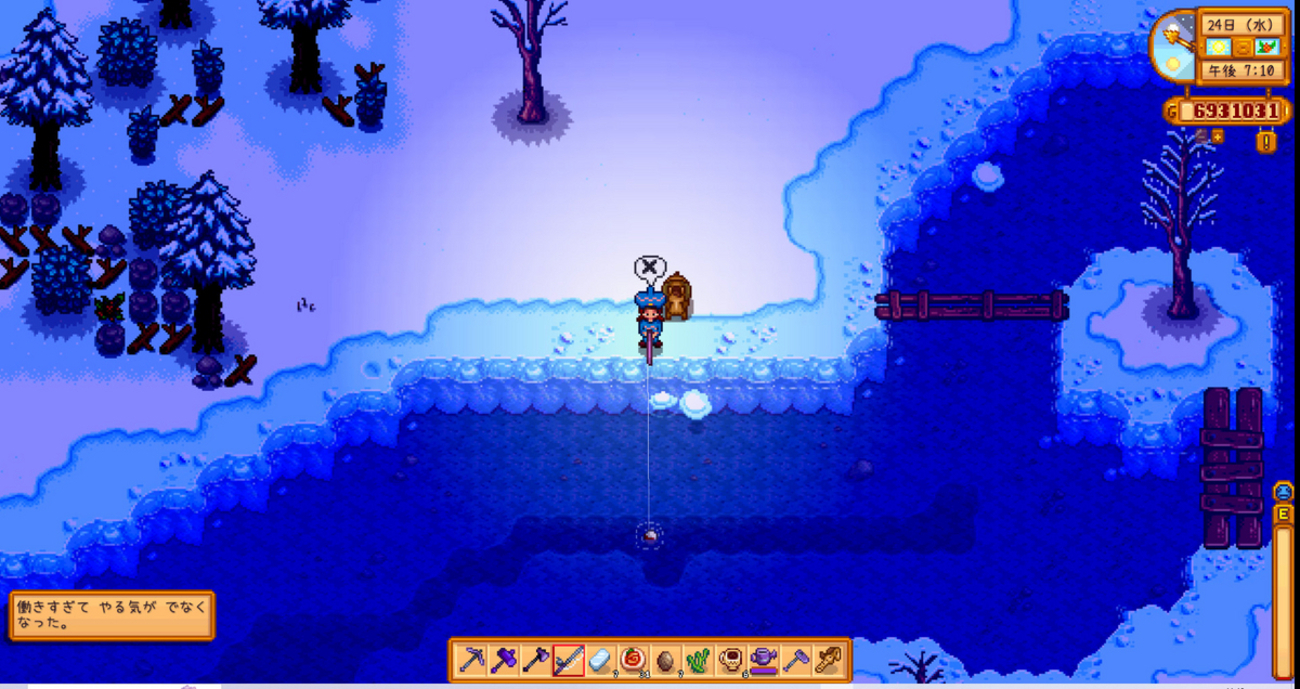
Task: Select the pickaxe in the hotbar
Action: [471, 660]
